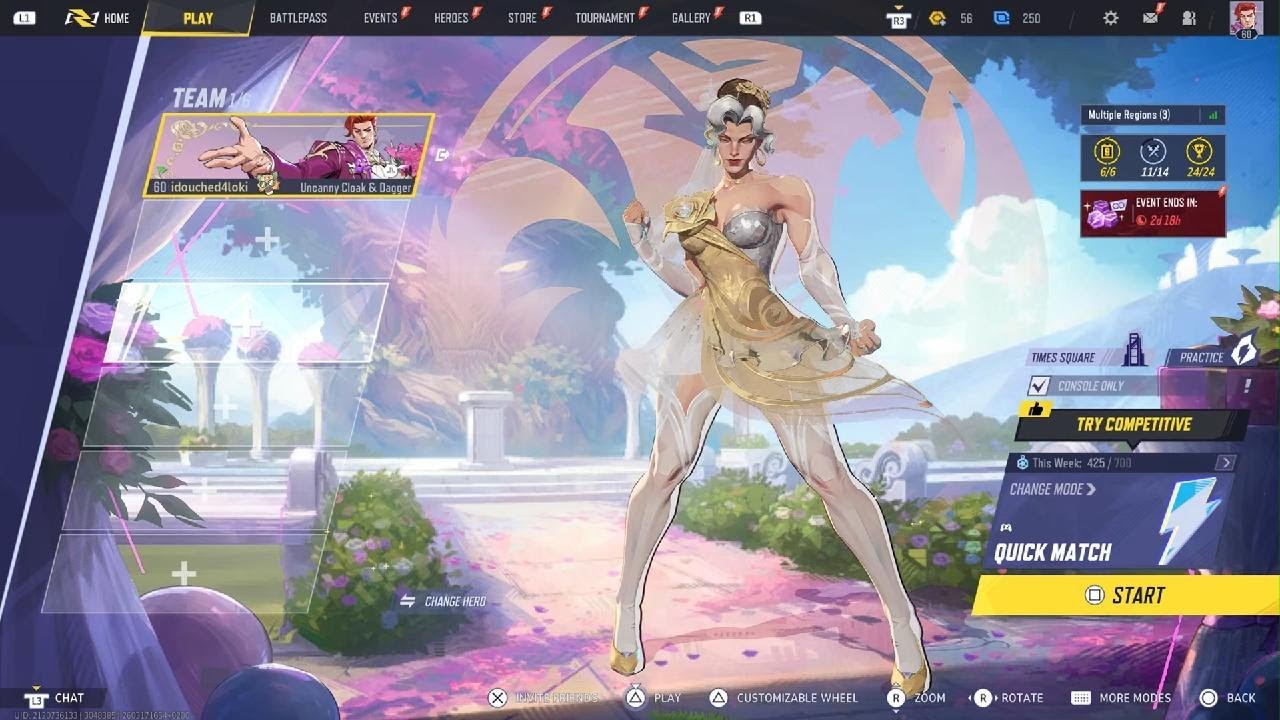Start the Quick Match
The image size is (1280, 720).
point(1125,595)
